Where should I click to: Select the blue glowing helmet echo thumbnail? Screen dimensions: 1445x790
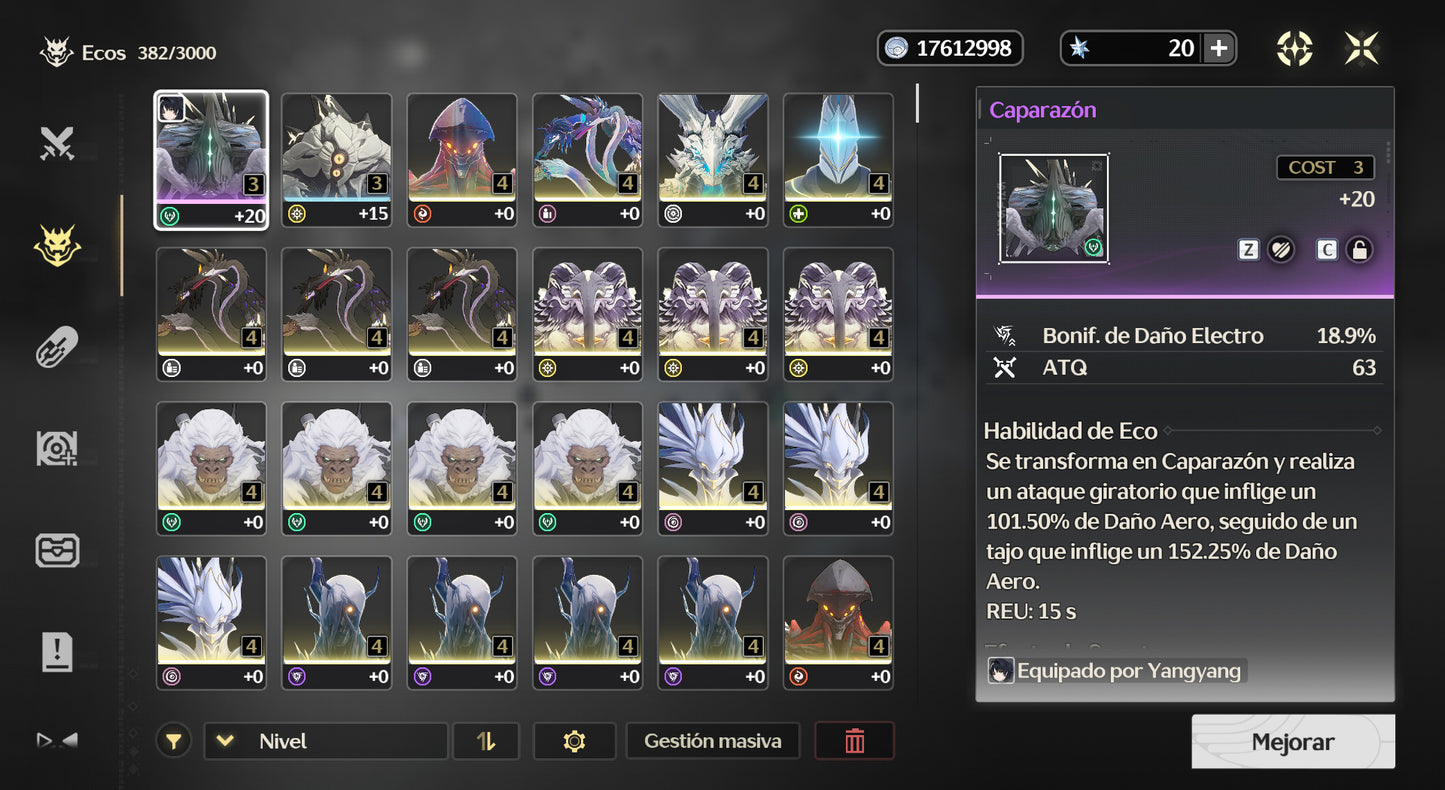(x=837, y=160)
